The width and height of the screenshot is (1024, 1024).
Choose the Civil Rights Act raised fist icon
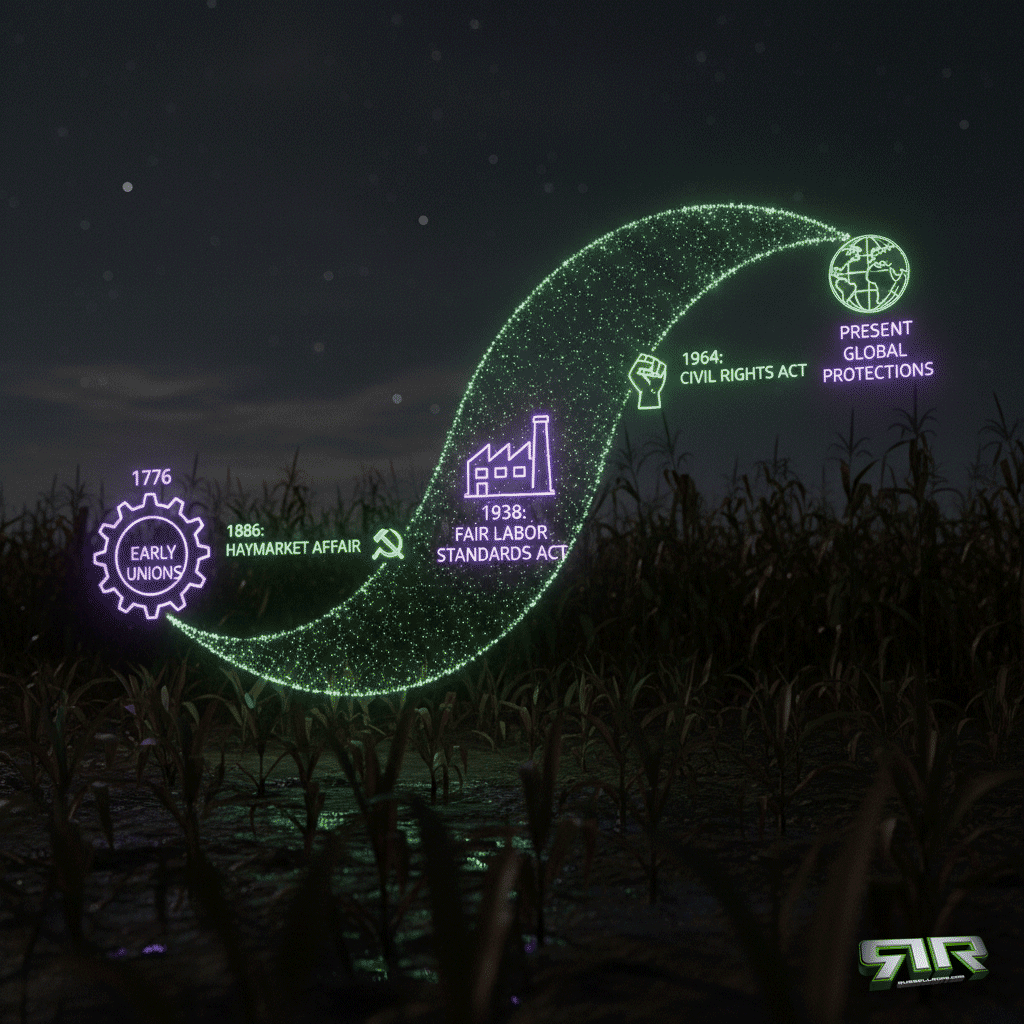646,379
